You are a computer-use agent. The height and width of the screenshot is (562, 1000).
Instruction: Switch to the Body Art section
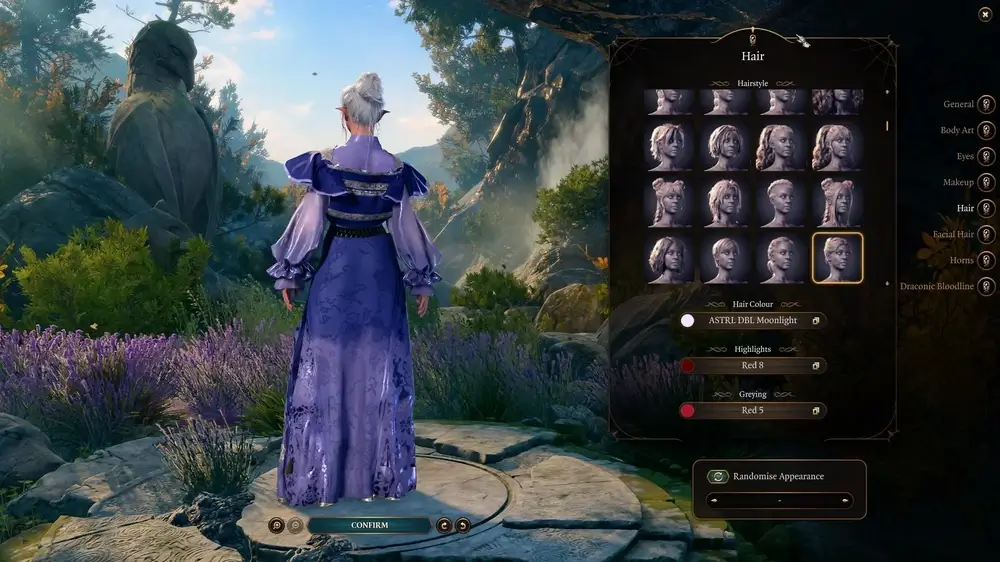point(986,130)
